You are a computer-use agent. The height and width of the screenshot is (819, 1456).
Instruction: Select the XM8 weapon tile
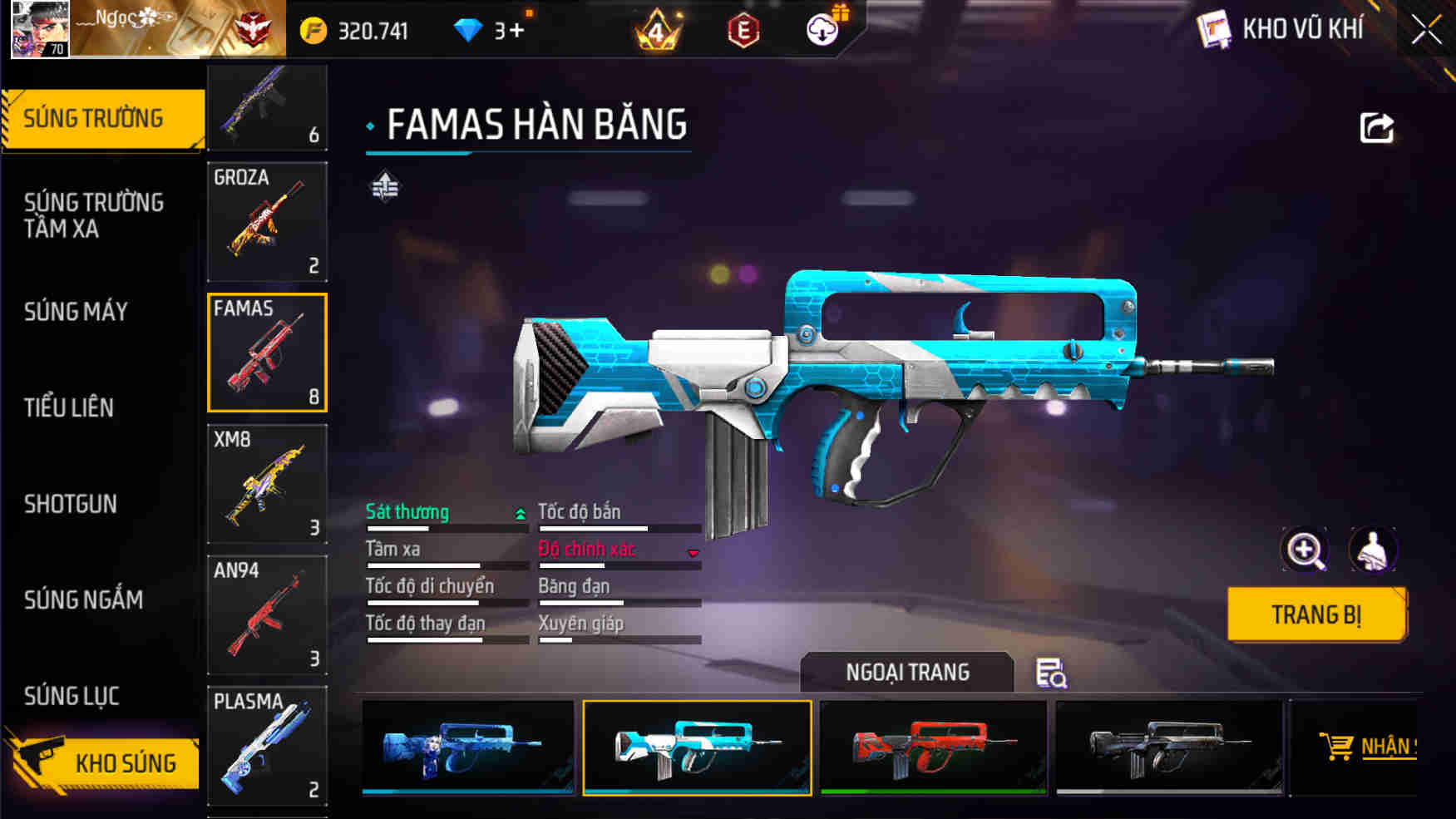click(x=267, y=484)
